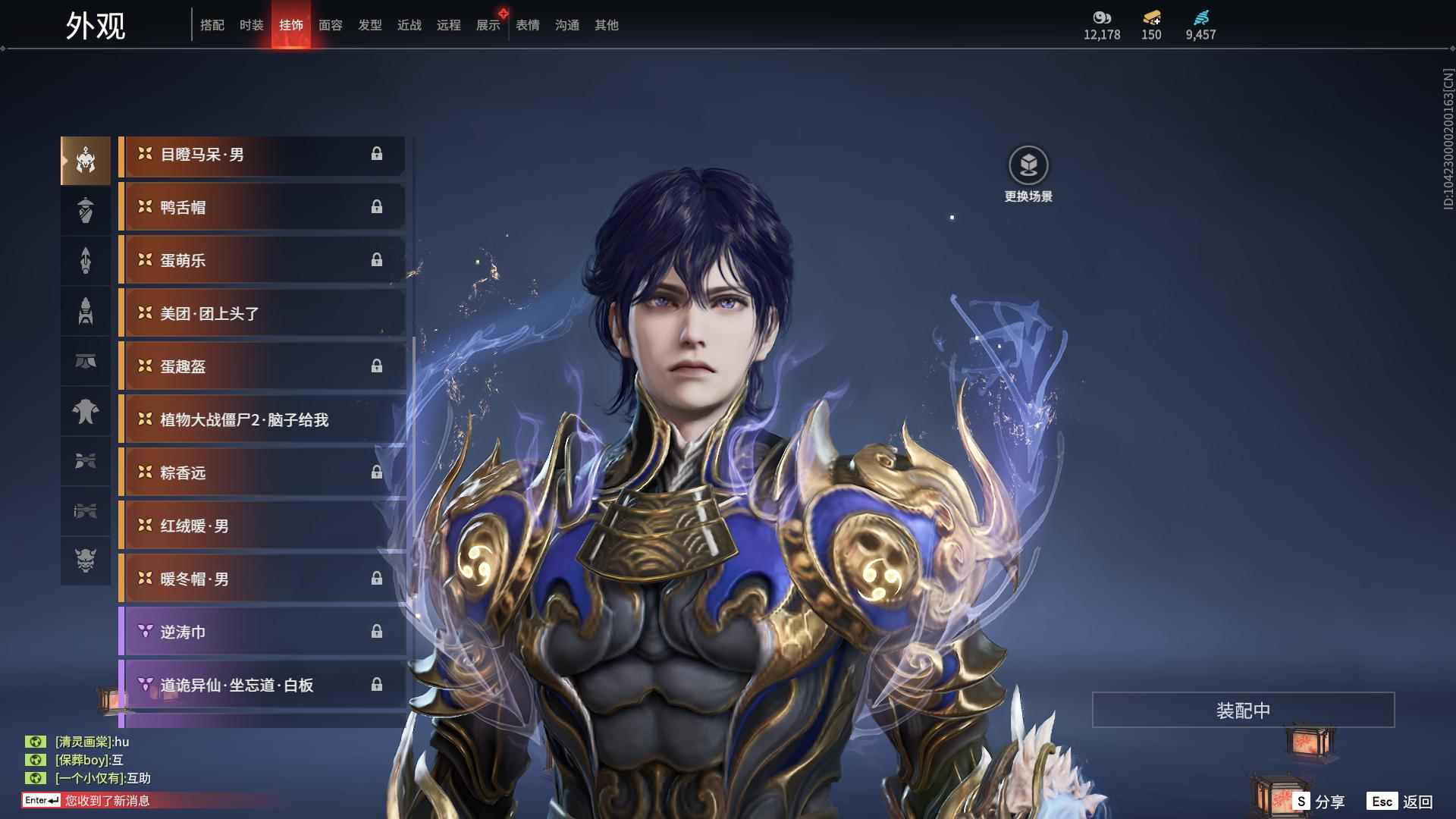
Task: Open the 近战 weapon tab
Action: pyautogui.click(x=409, y=25)
